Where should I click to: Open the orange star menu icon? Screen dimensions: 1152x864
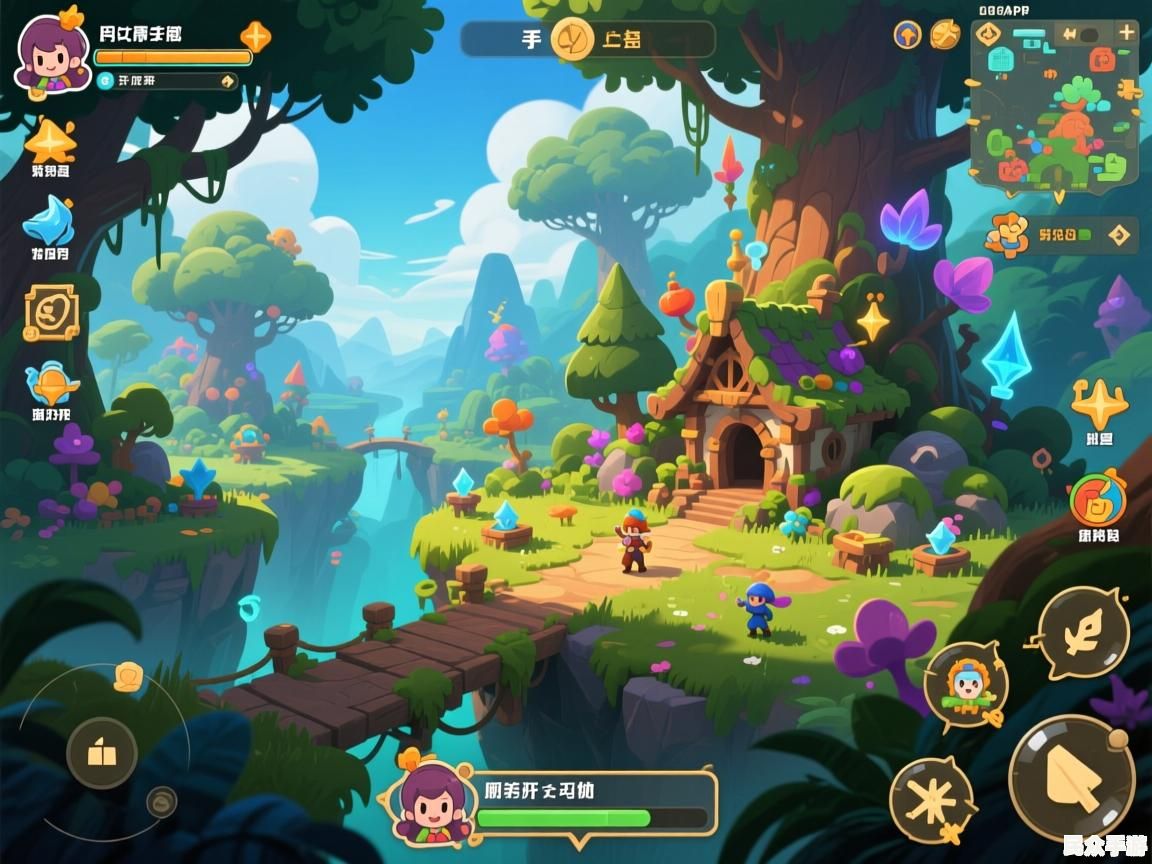click(50, 141)
